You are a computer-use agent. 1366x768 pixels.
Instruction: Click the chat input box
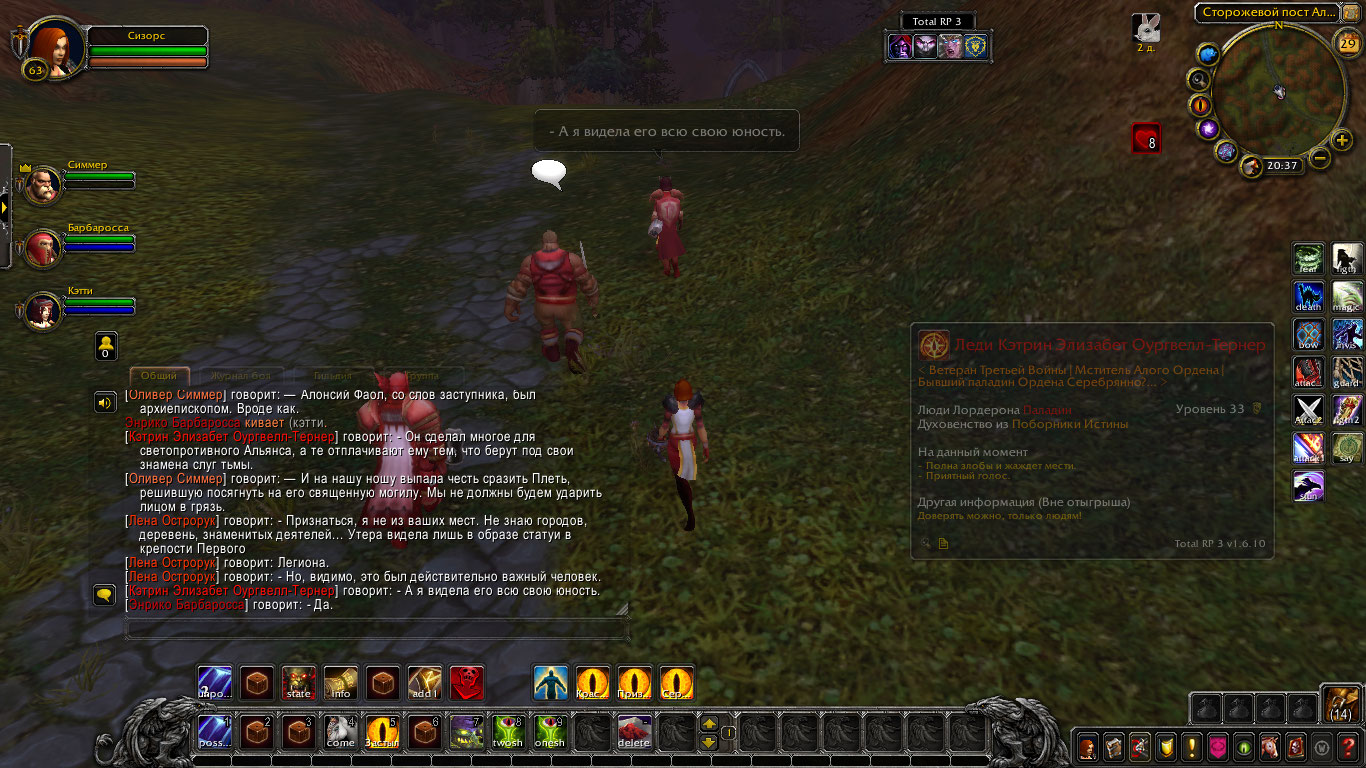pyautogui.click(x=377, y=629)
